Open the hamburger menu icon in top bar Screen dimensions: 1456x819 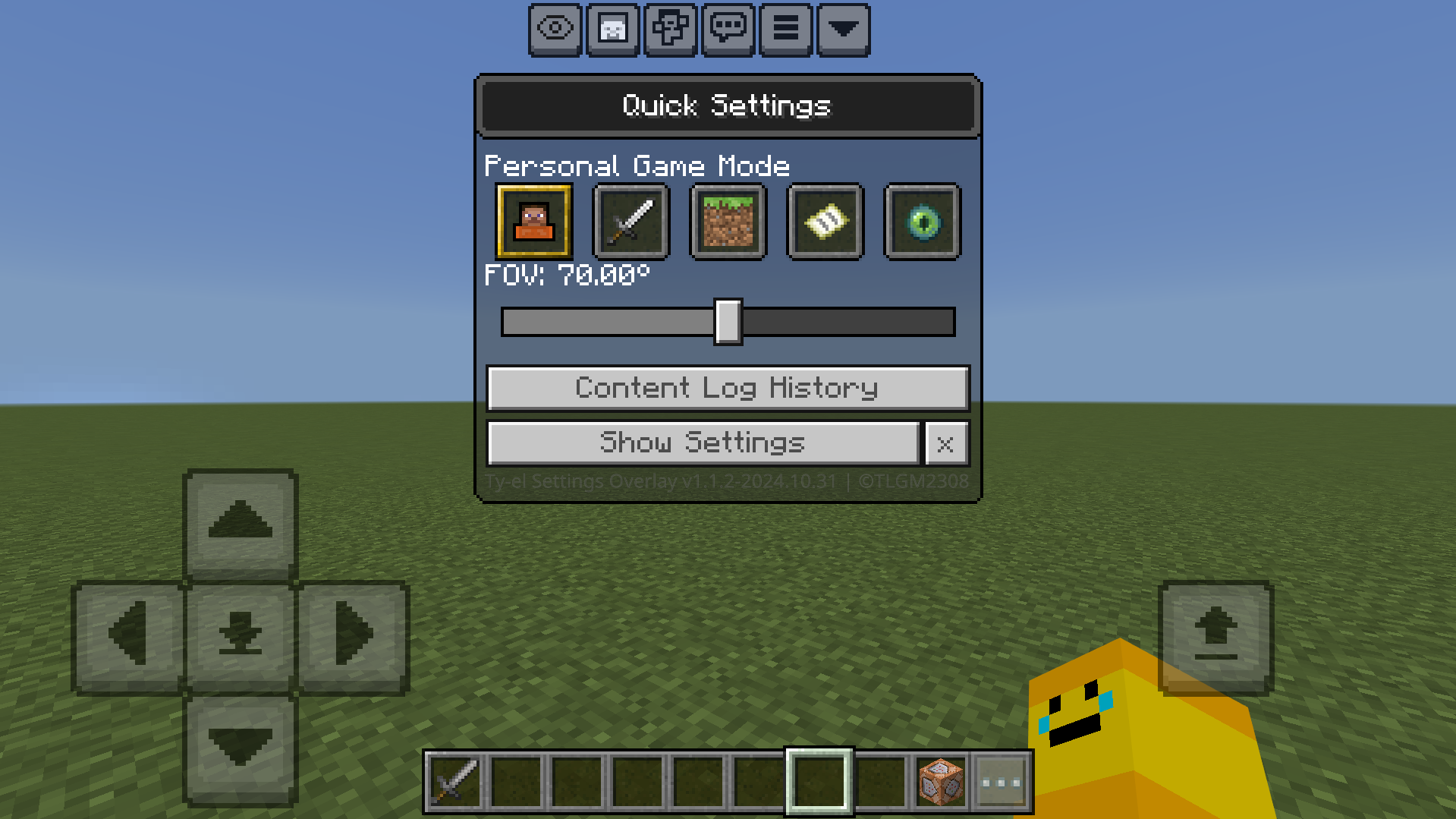(x=785, y=30)
